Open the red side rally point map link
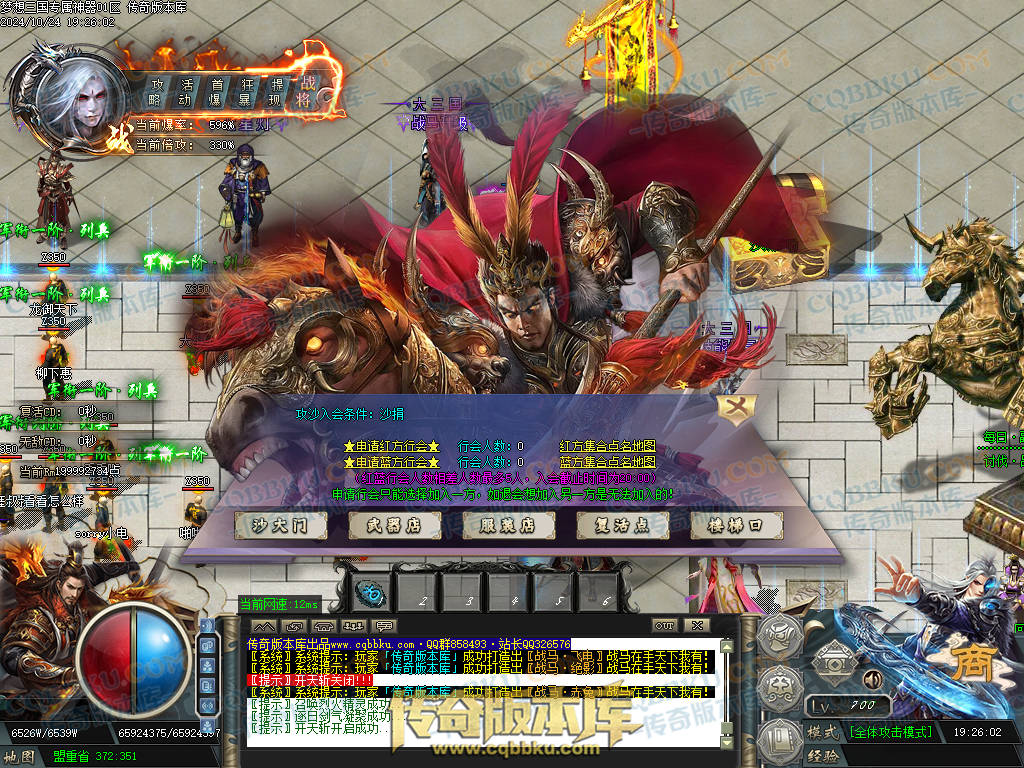1024x768 pixels. point(607,446)
